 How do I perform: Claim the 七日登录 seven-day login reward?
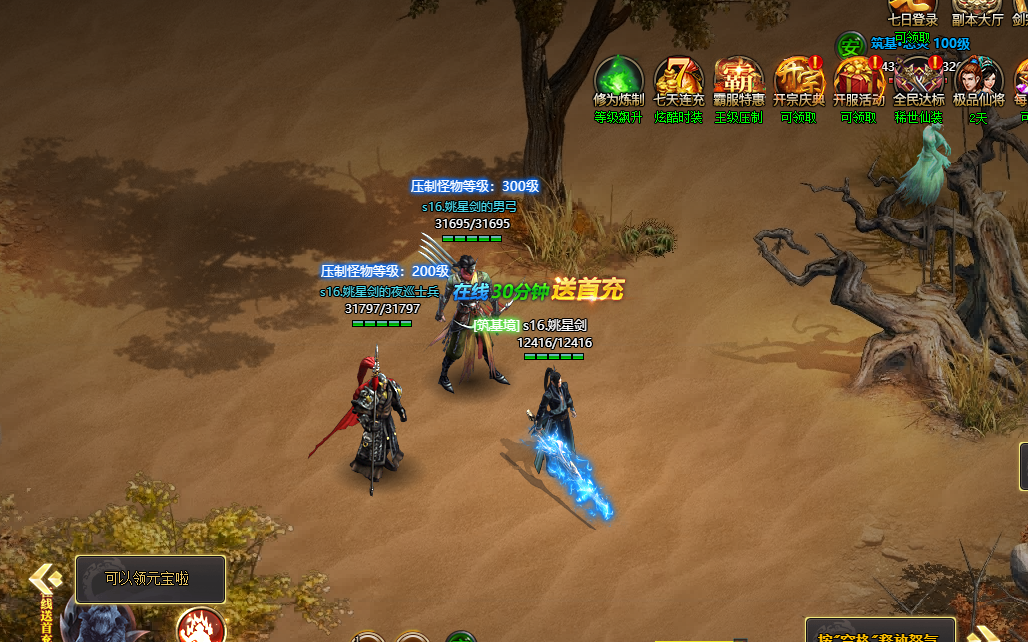pos(912,12)
